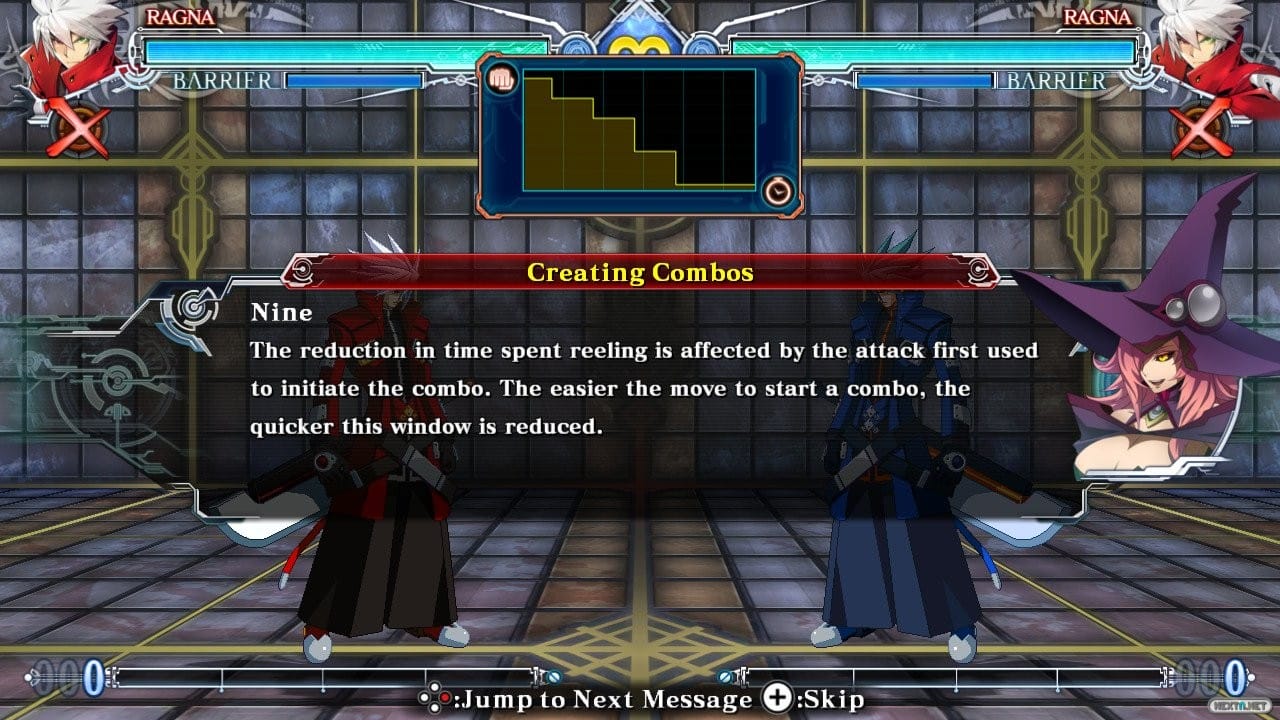Viewport: 1280px width, 720px height.
Task: Select the tutorial text starting with Nine
Action: point(640,370)
